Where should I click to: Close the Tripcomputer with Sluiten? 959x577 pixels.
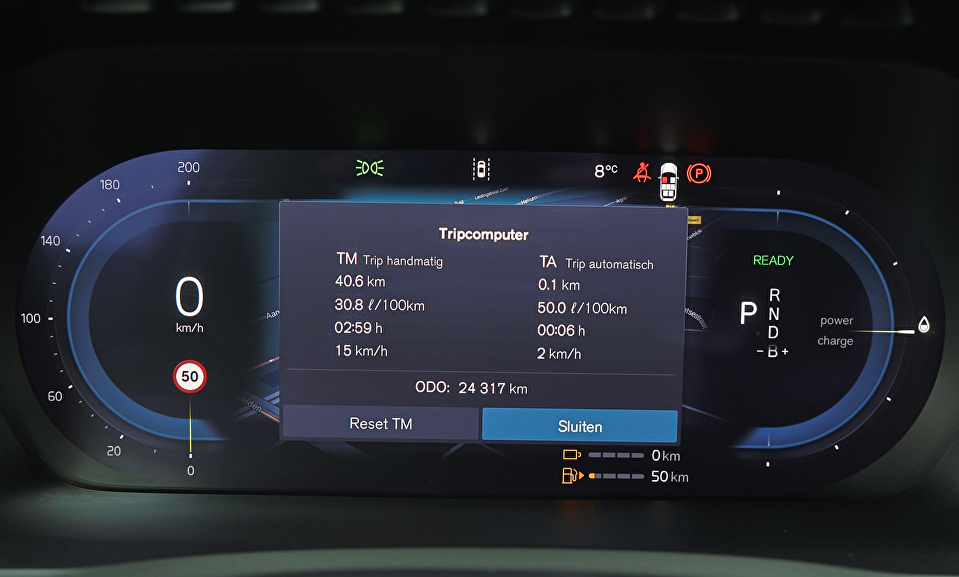pyautogui.click(x=580, y=426)
